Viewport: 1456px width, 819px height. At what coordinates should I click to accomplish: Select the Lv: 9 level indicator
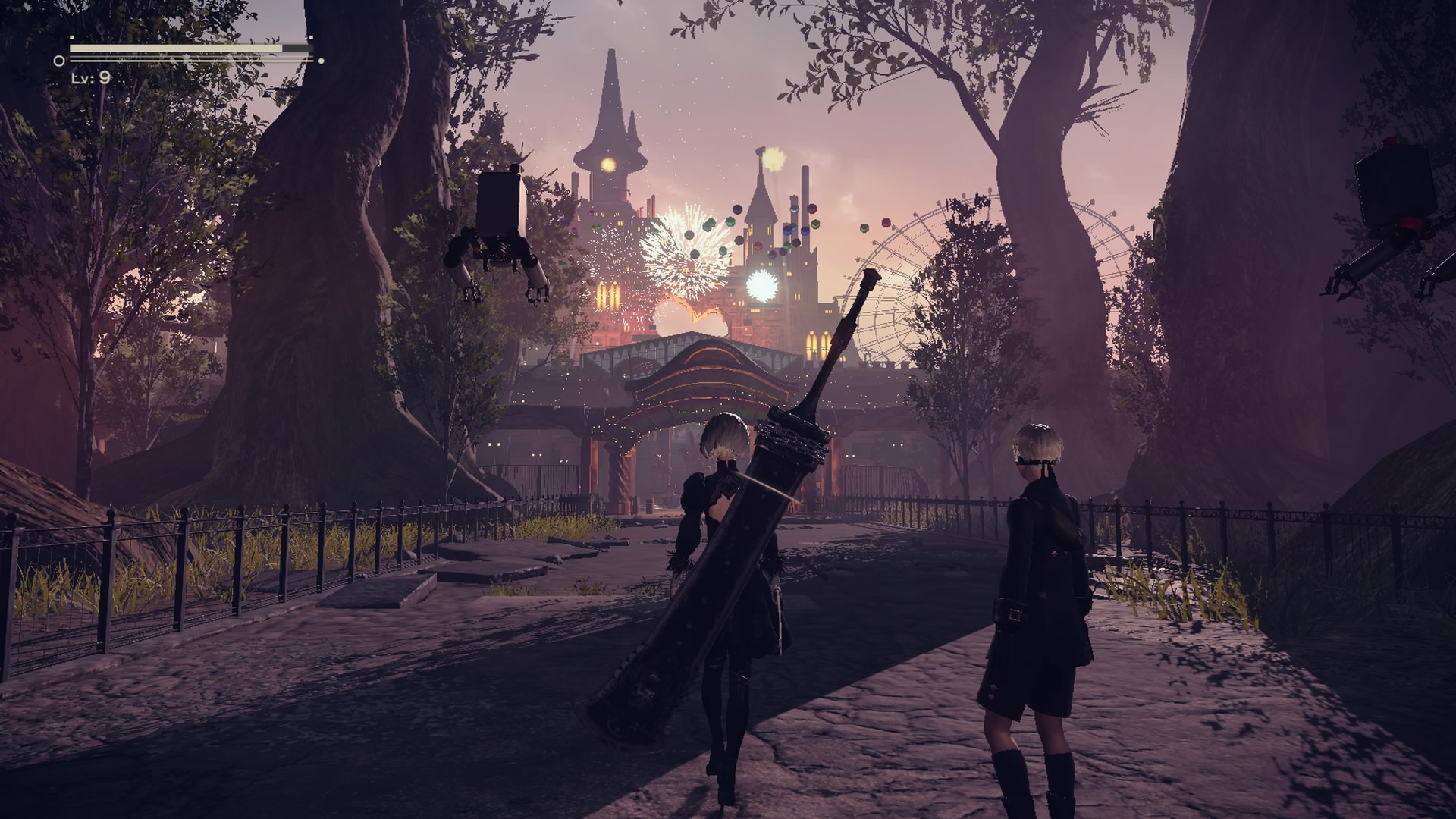click(91, 79)
